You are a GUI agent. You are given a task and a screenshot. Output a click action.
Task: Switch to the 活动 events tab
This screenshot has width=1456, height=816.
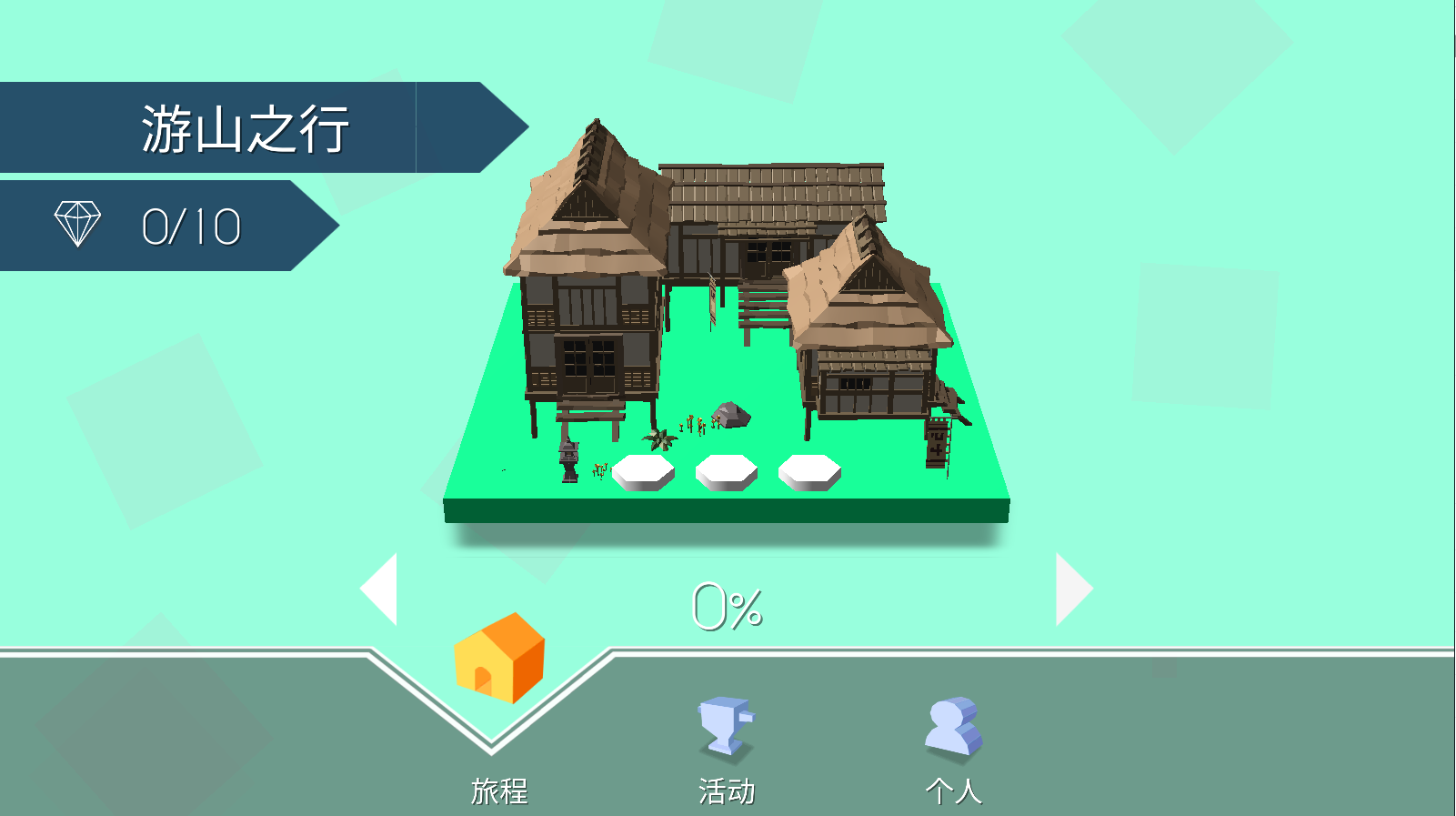pyautogui.click(x=726, y=746)
